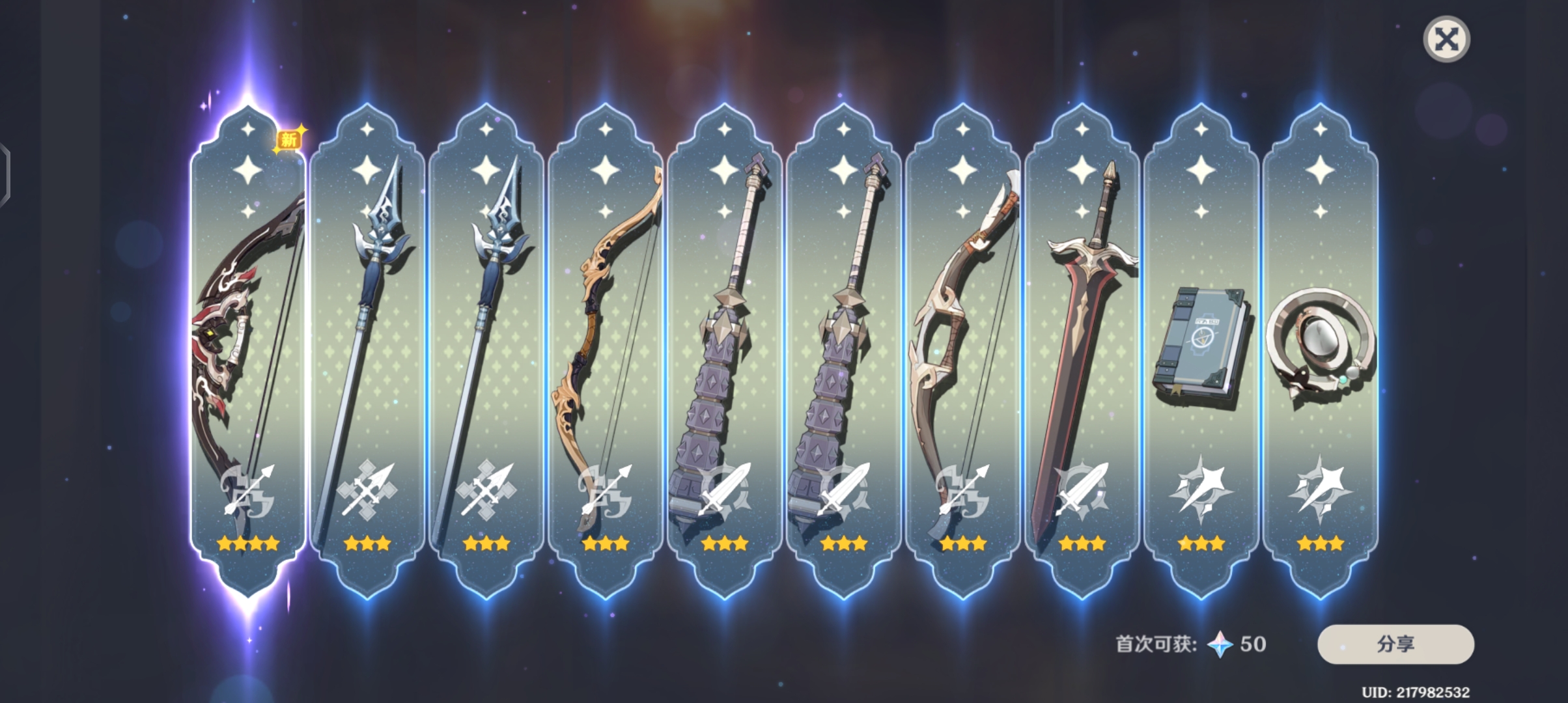Select the white and brown bow card

pos(962,351)
